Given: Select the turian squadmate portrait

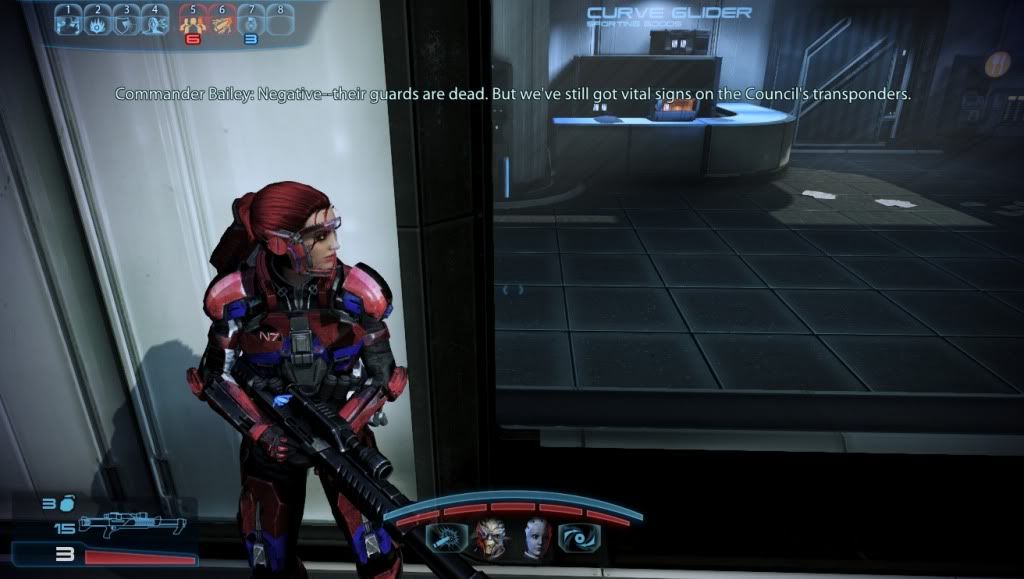Looking at the screenshot, I should [490, 538].
